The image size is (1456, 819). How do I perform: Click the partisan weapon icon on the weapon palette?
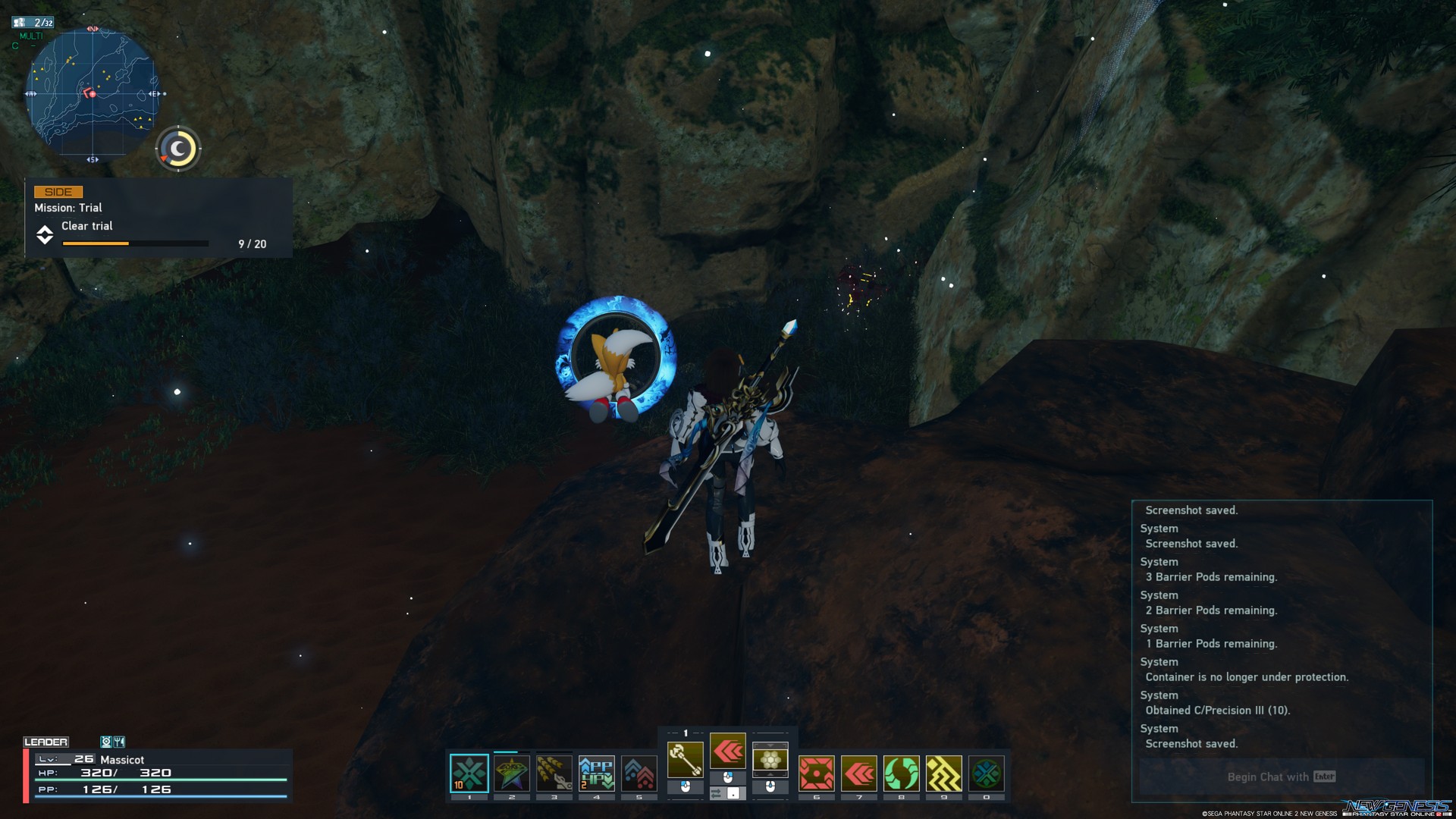(x=685, y=758)
